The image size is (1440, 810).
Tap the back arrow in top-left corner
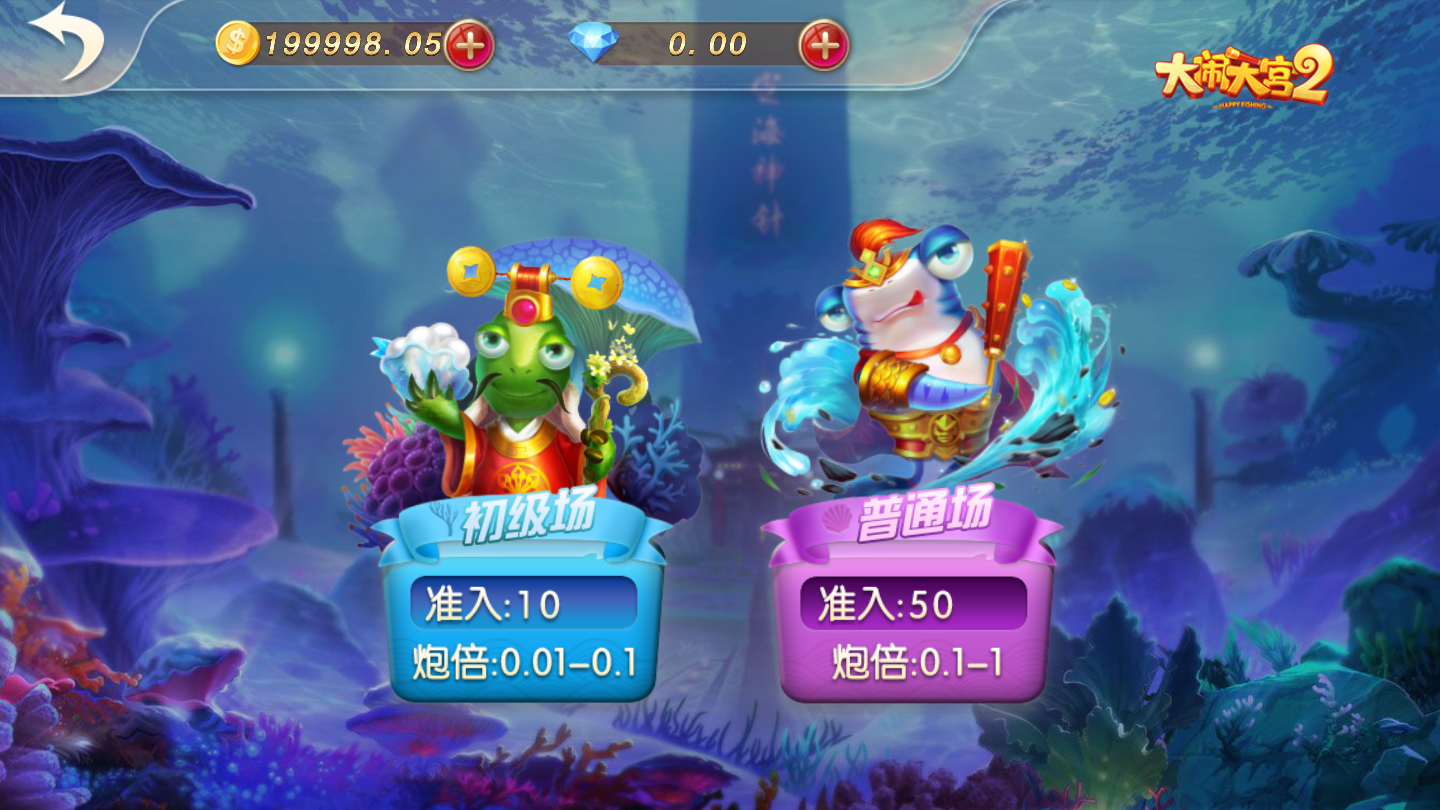(x=66, y=42)
